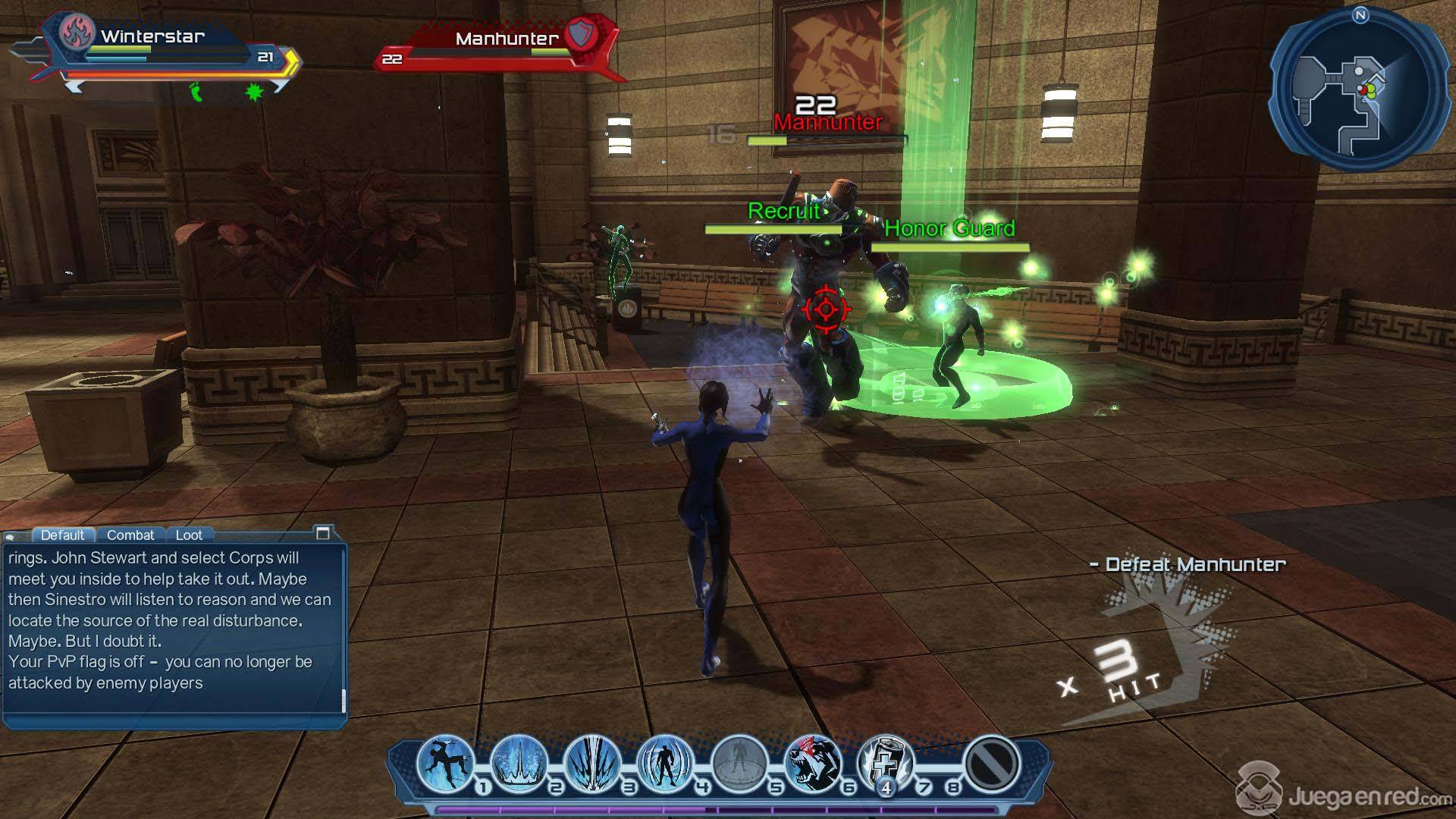Click the Manhunter target frame
1456x819 pixels.
click(x=500, y=47)
